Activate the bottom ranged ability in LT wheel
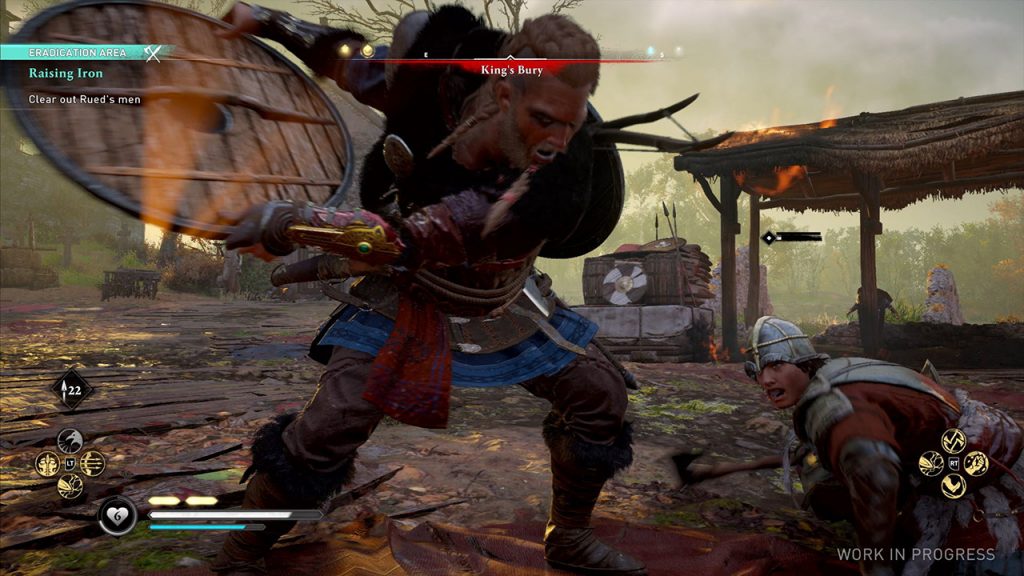 pyautogui.click(x=70, y=486)
